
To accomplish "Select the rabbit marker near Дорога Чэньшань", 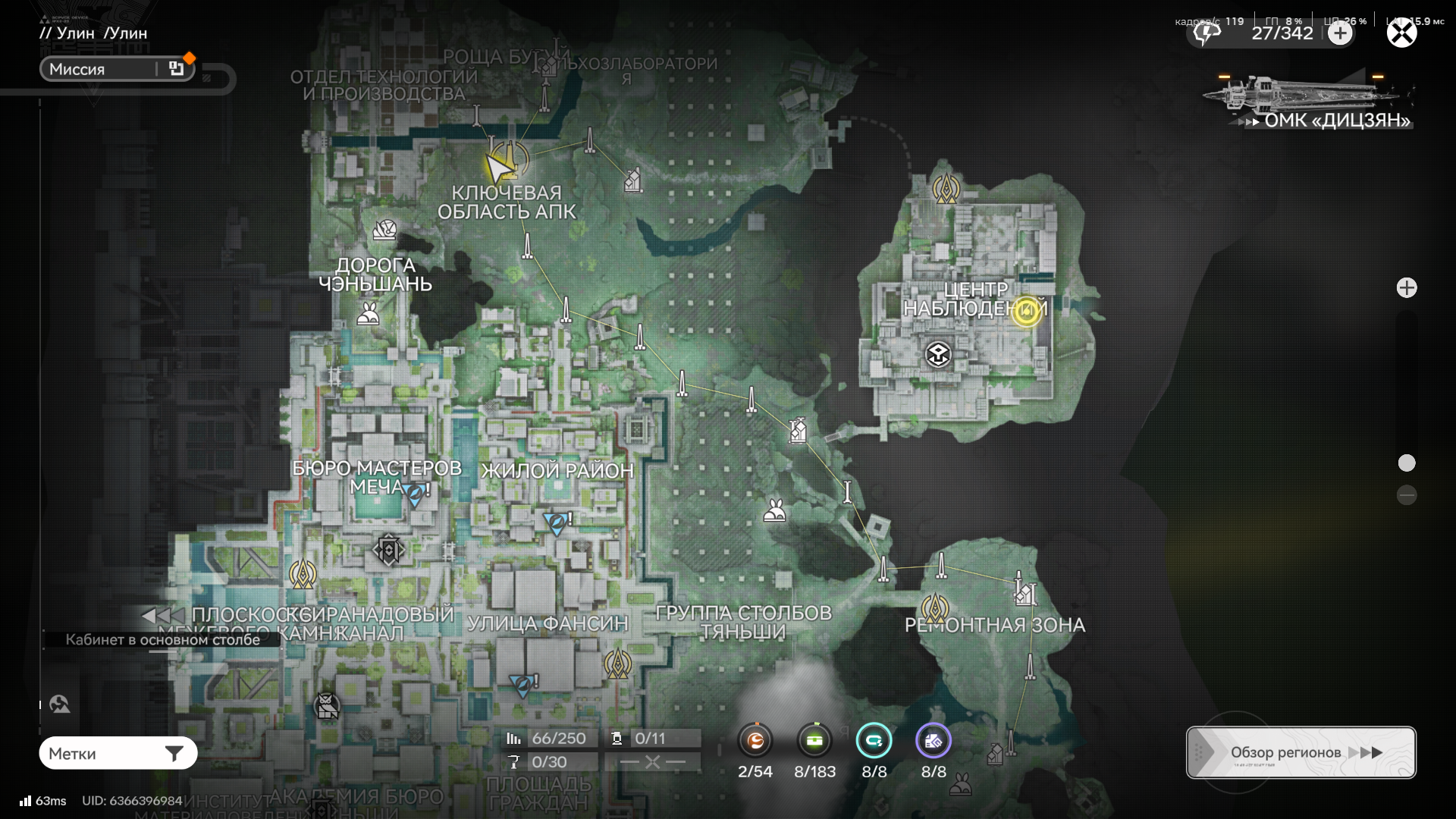I will tap(369, 314).
